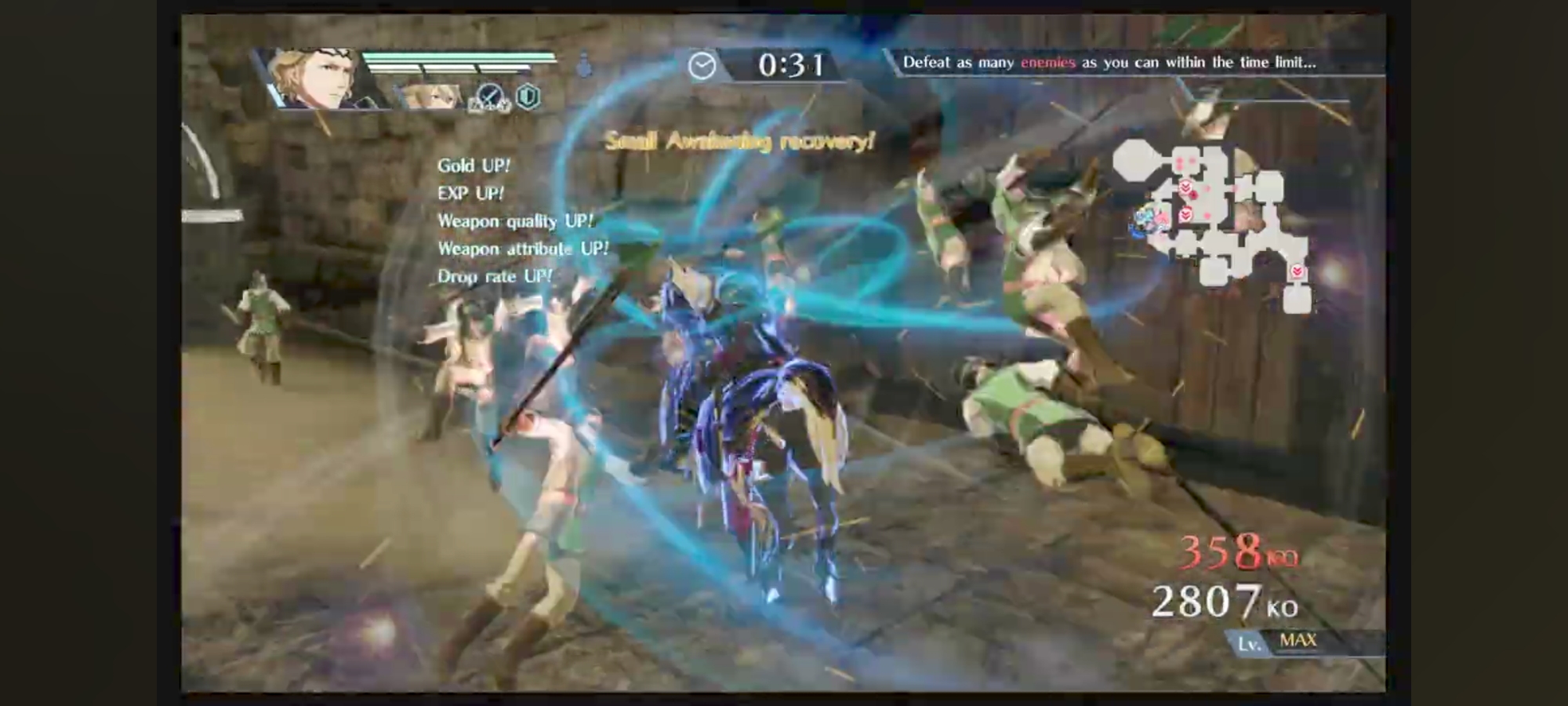Select the crossed sword attack icon
1568x706 pixels.
pos(490,97)
